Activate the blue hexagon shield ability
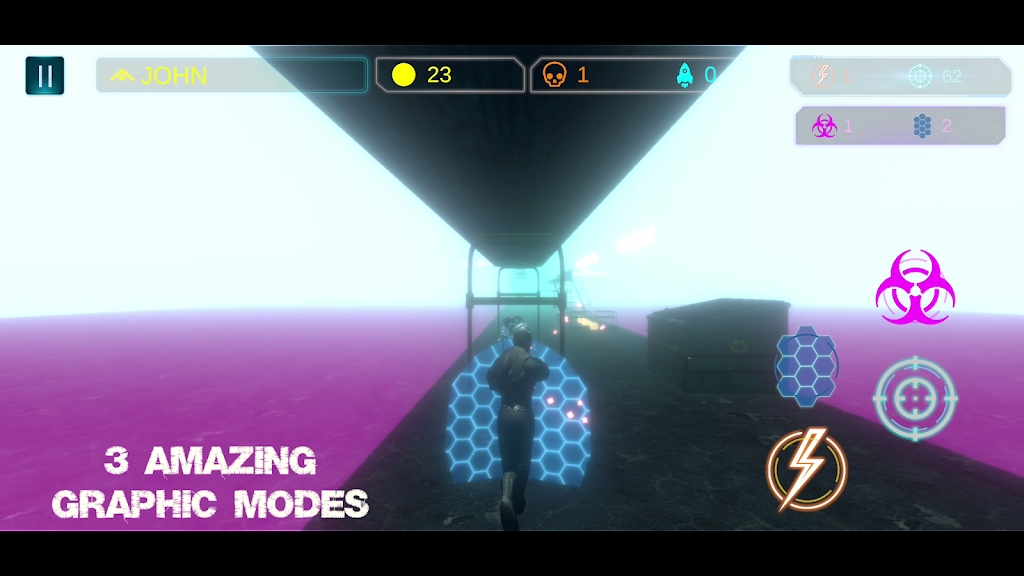Viewport: 1024px width, 576px height. click(806, 366)
